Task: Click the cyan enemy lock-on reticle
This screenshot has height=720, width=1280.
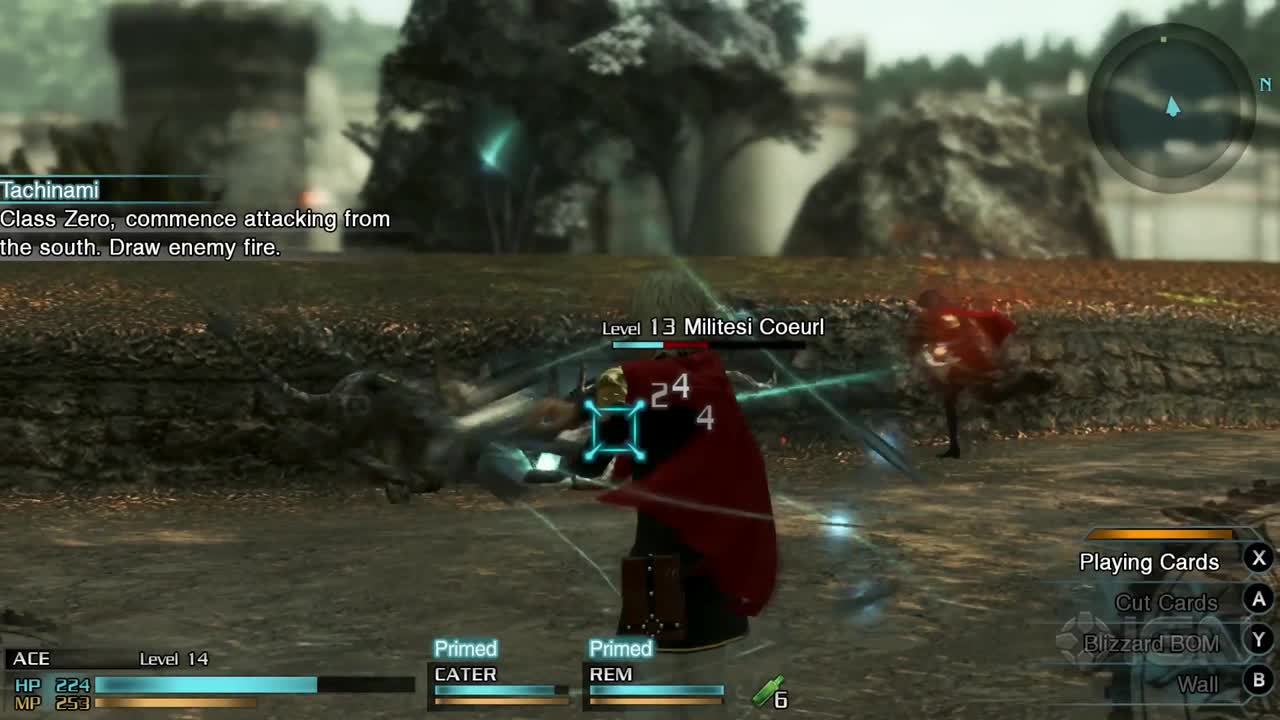Action: tap(614, 430)
